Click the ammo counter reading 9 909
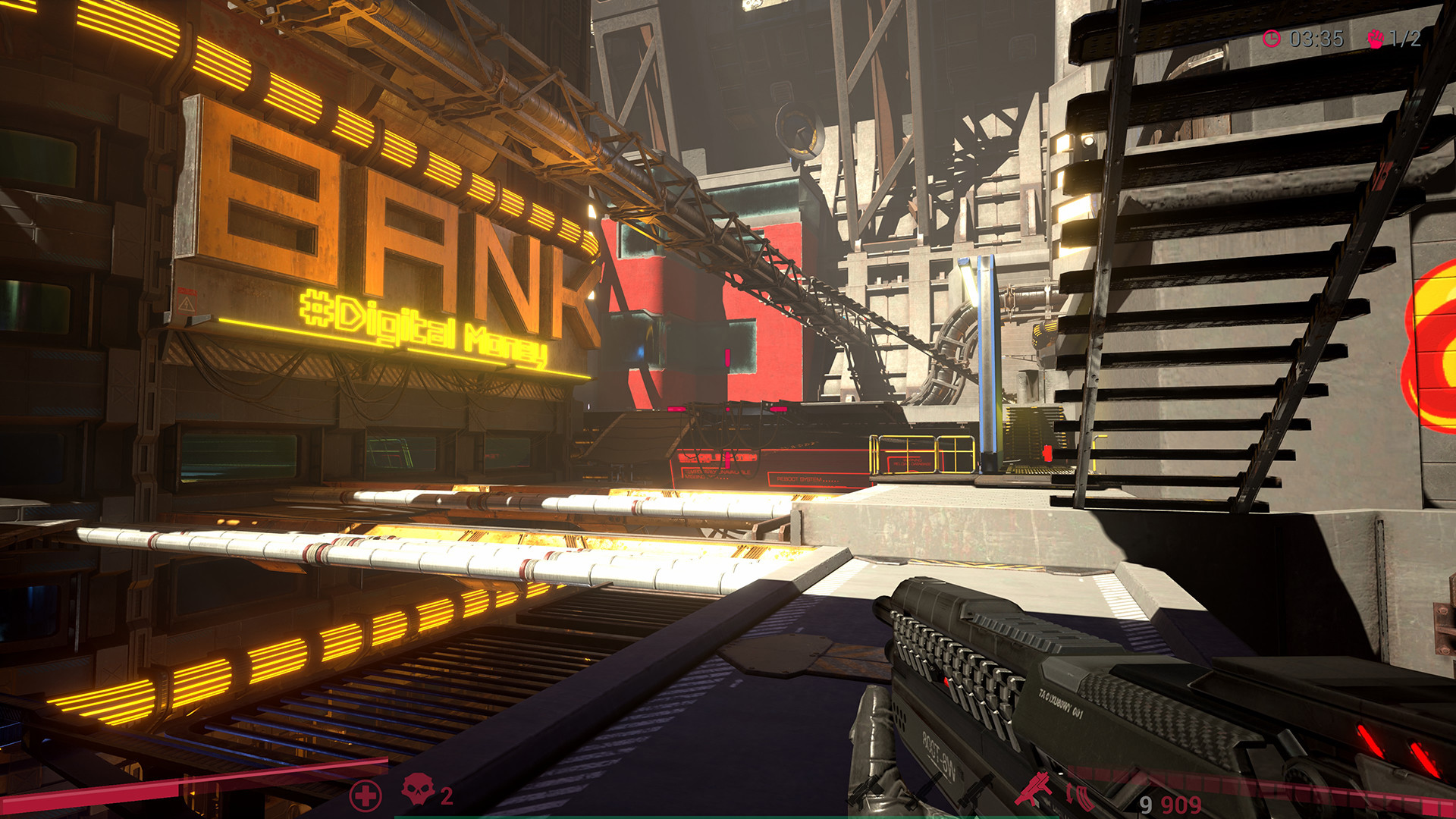1456x819 pixels. tap(1168, 804)
